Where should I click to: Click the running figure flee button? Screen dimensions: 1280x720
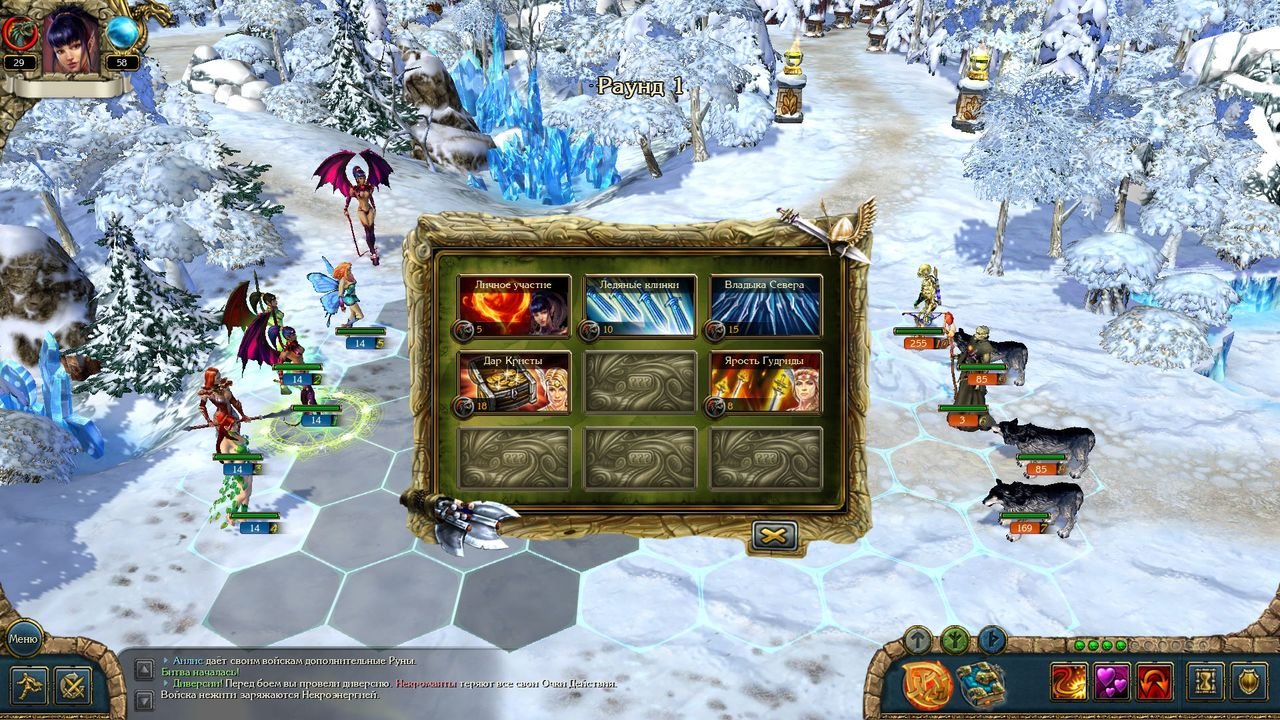point(29,685)
